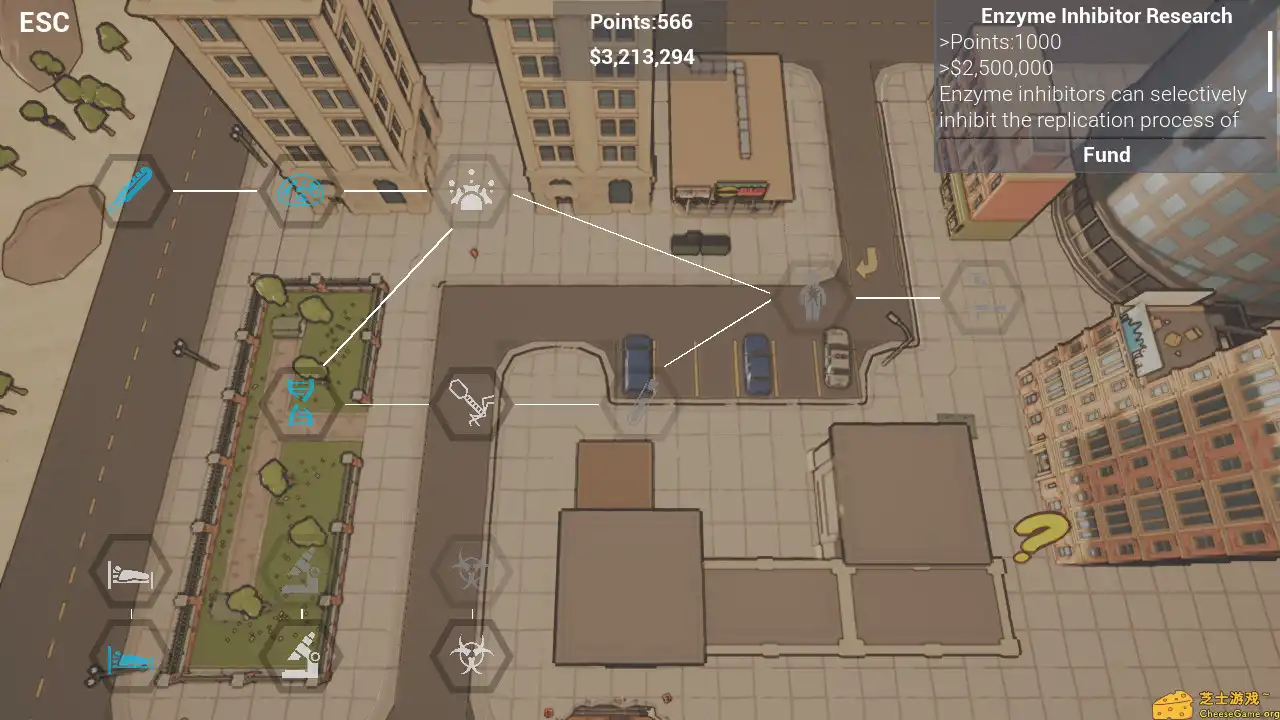Select the white microscope research node
Screen dimensions: 1280x720
(300, 658)
